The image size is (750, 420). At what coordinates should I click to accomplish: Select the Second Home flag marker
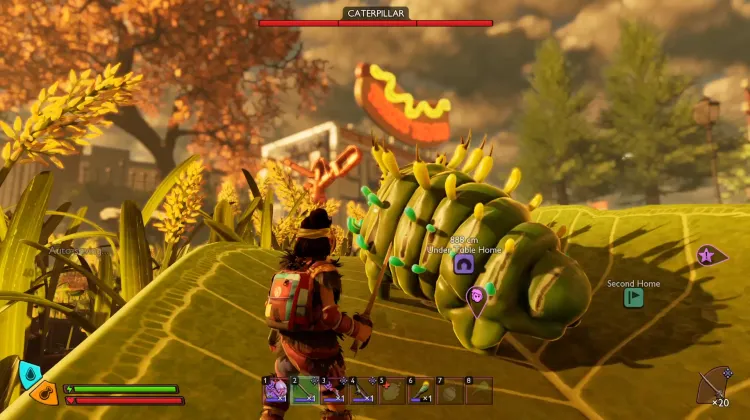tap(633, 297)
